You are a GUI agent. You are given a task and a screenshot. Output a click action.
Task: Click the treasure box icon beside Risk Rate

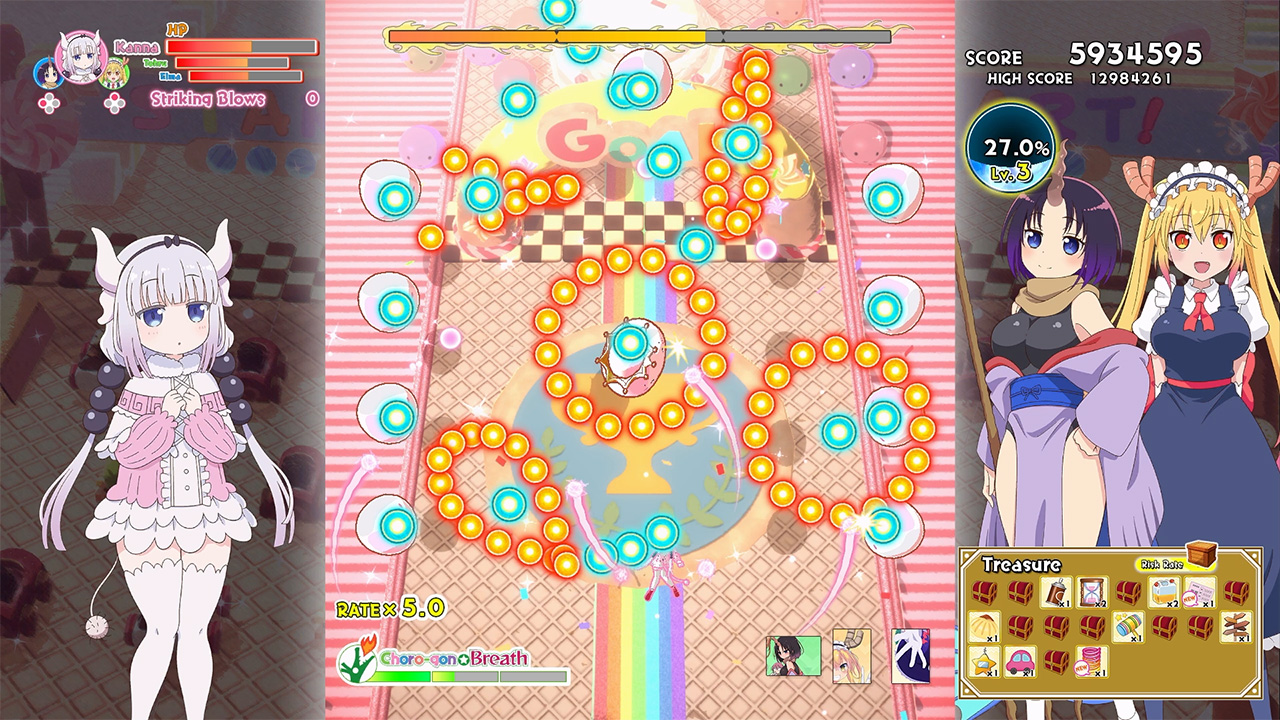point(1201,554)
